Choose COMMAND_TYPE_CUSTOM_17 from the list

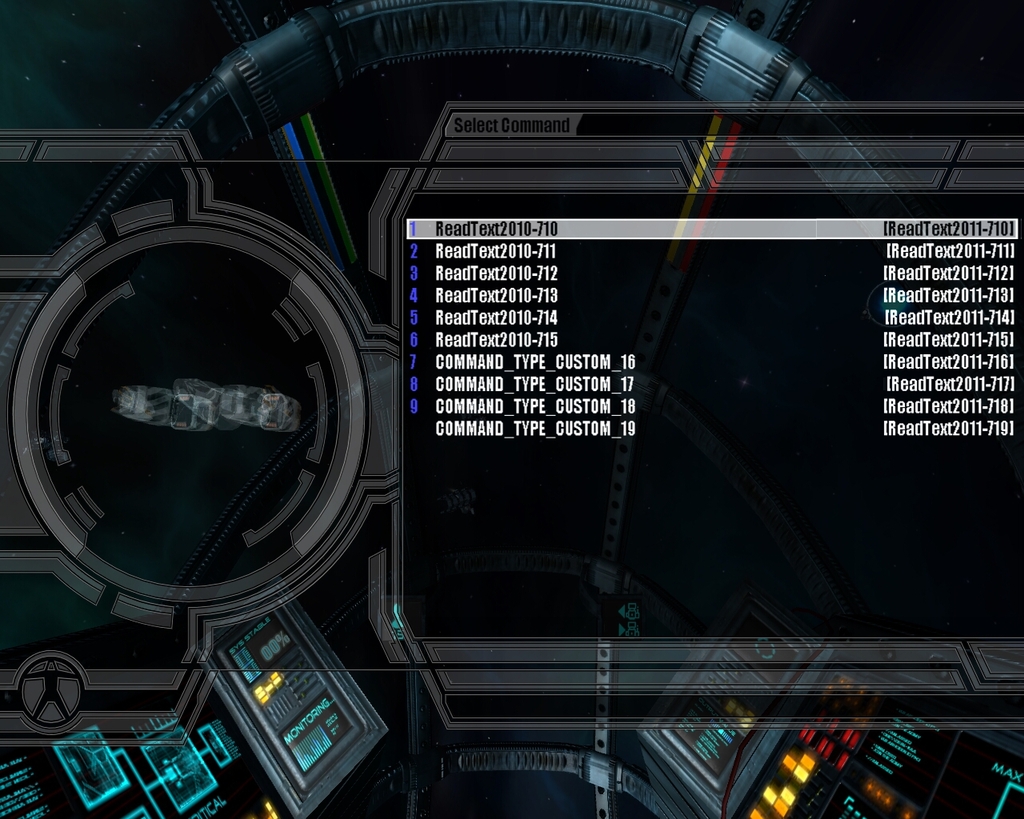point(535,384)
